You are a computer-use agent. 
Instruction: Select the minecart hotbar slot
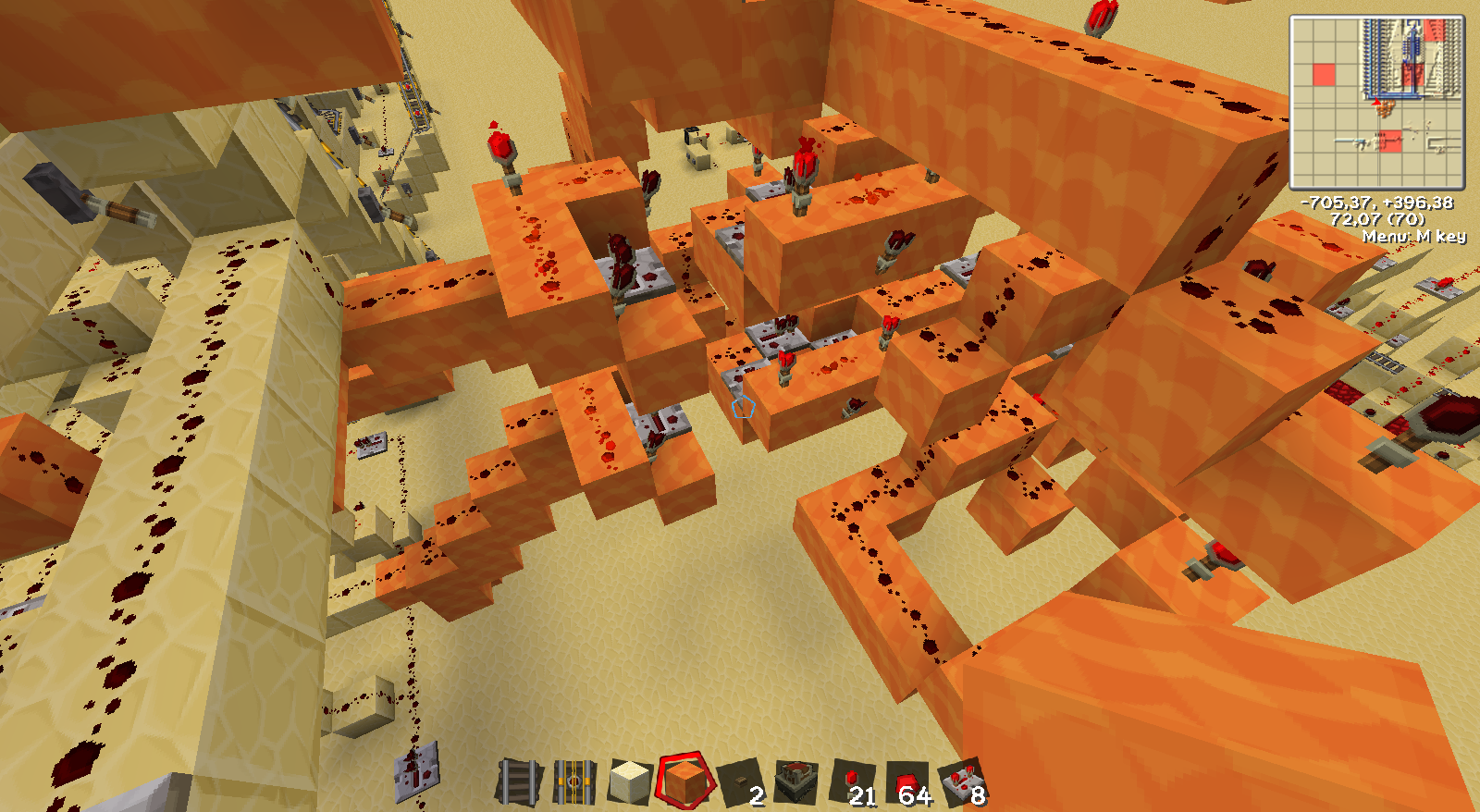pyautogui.click(x=795, y=782)
